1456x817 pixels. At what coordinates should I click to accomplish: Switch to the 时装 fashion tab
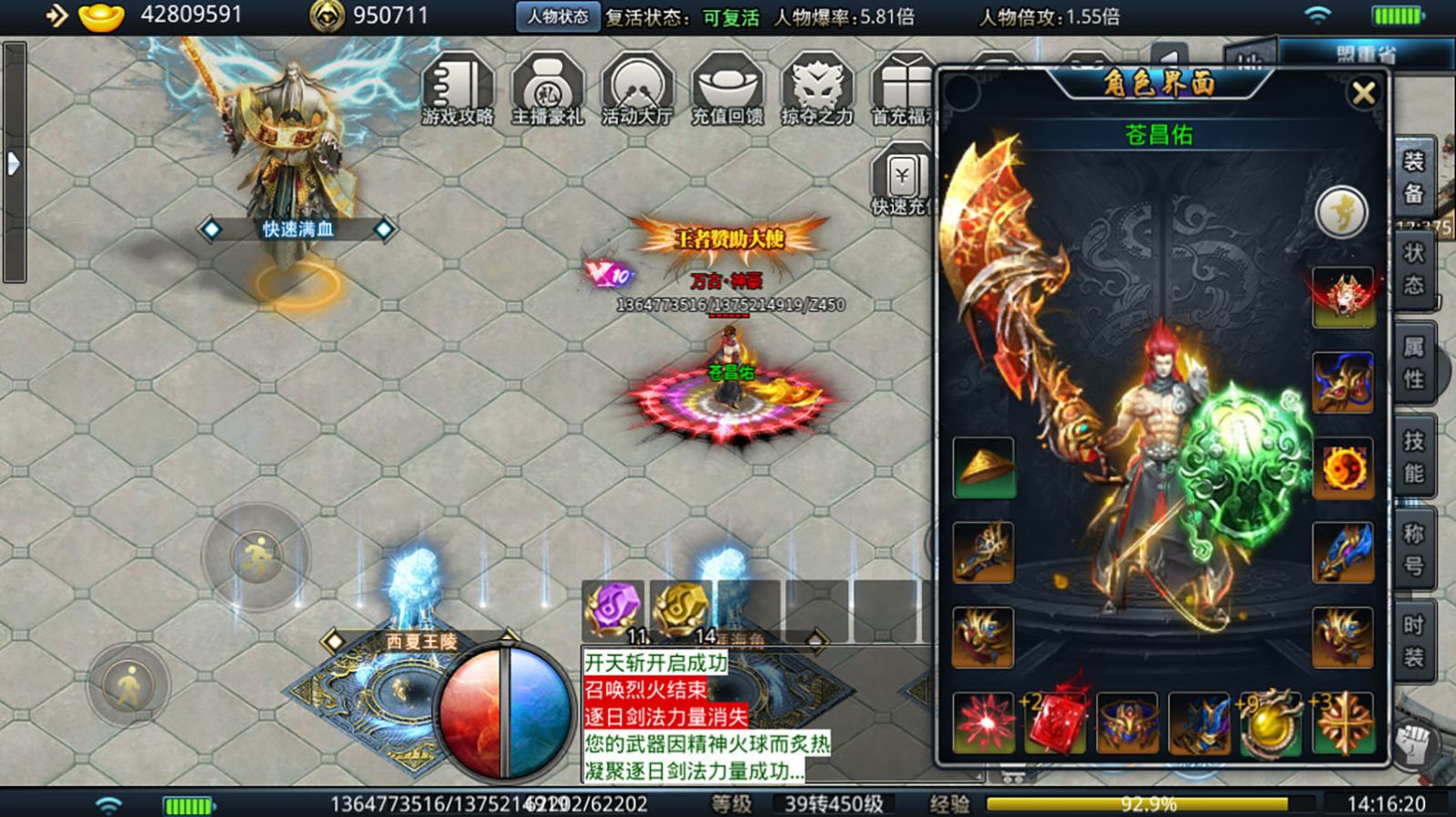pyautogui.click(x=1413, y=641)
